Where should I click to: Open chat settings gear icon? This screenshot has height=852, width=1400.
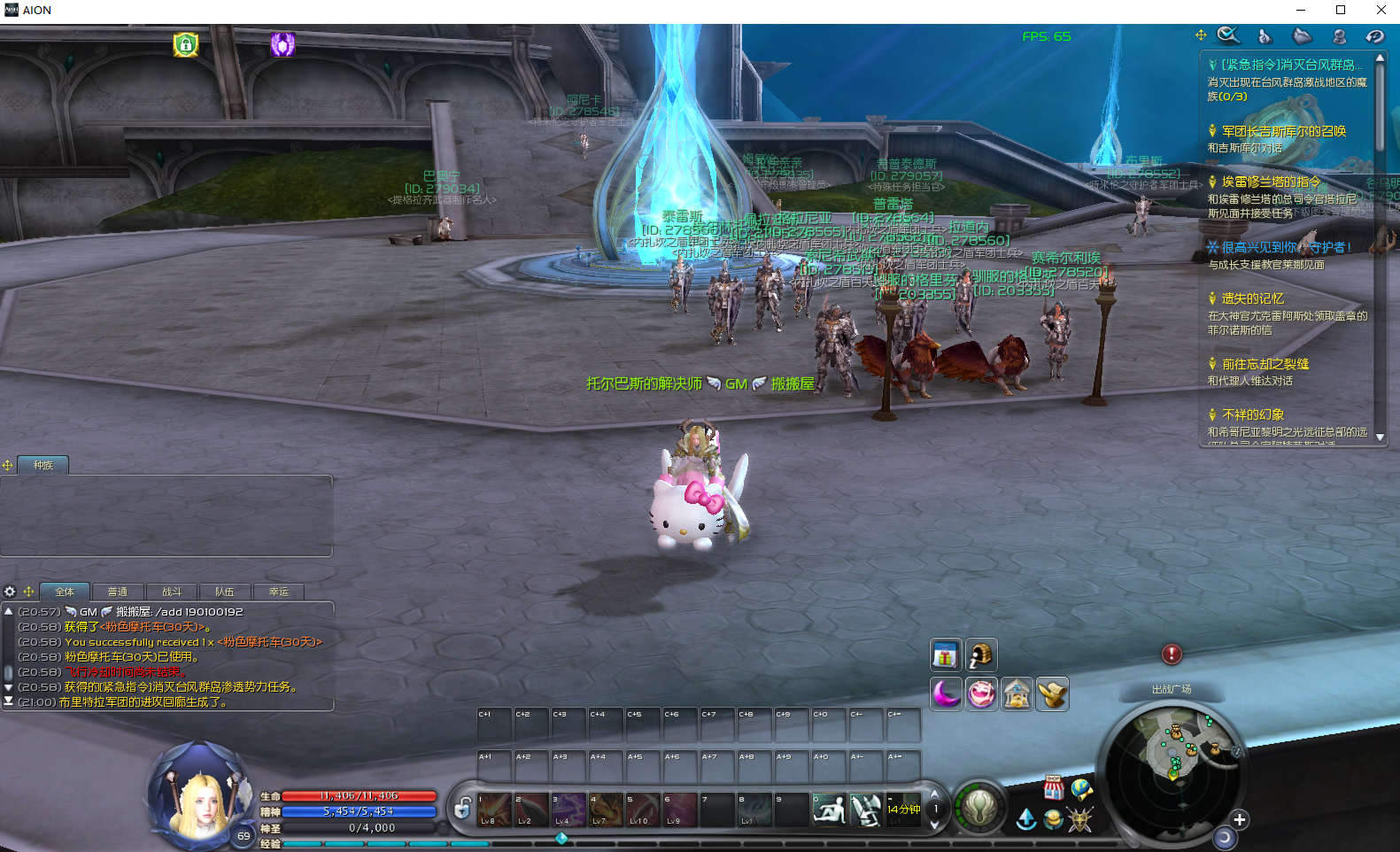click(x=10, y=592)
